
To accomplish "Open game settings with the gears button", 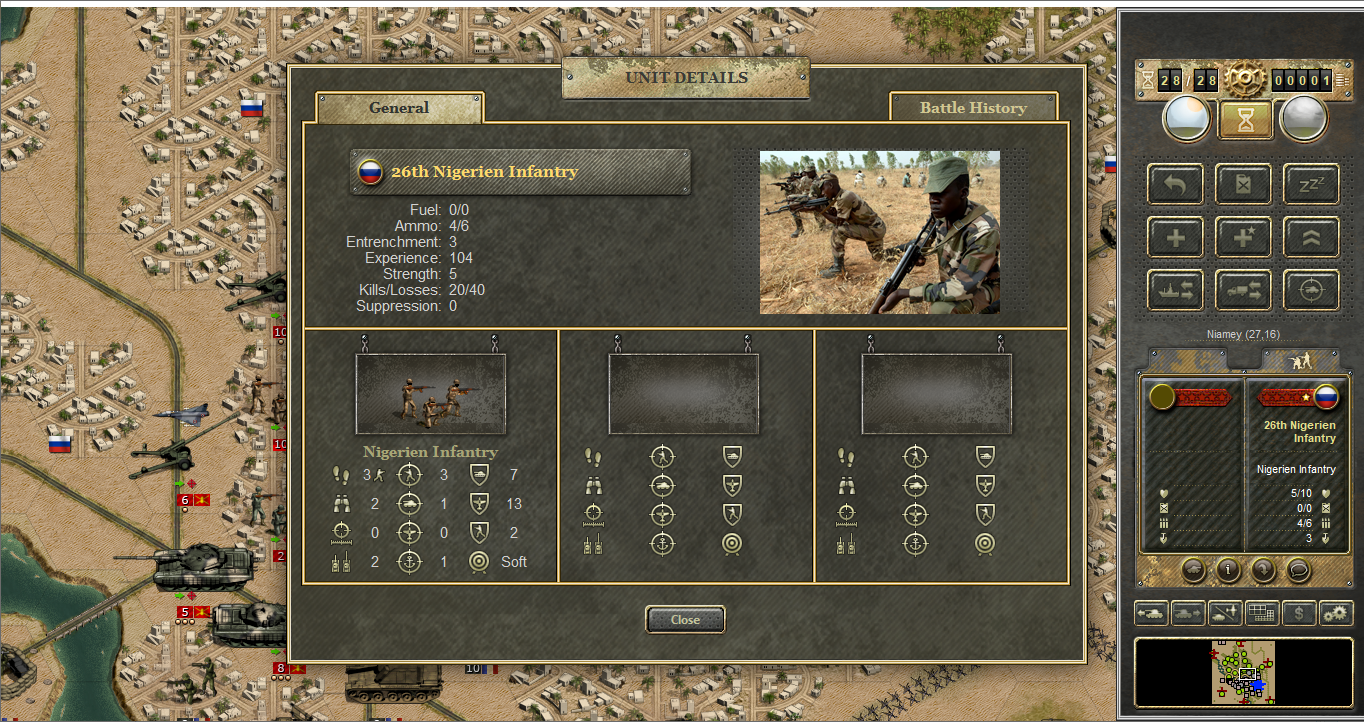I will click(x=1335, y=612).
